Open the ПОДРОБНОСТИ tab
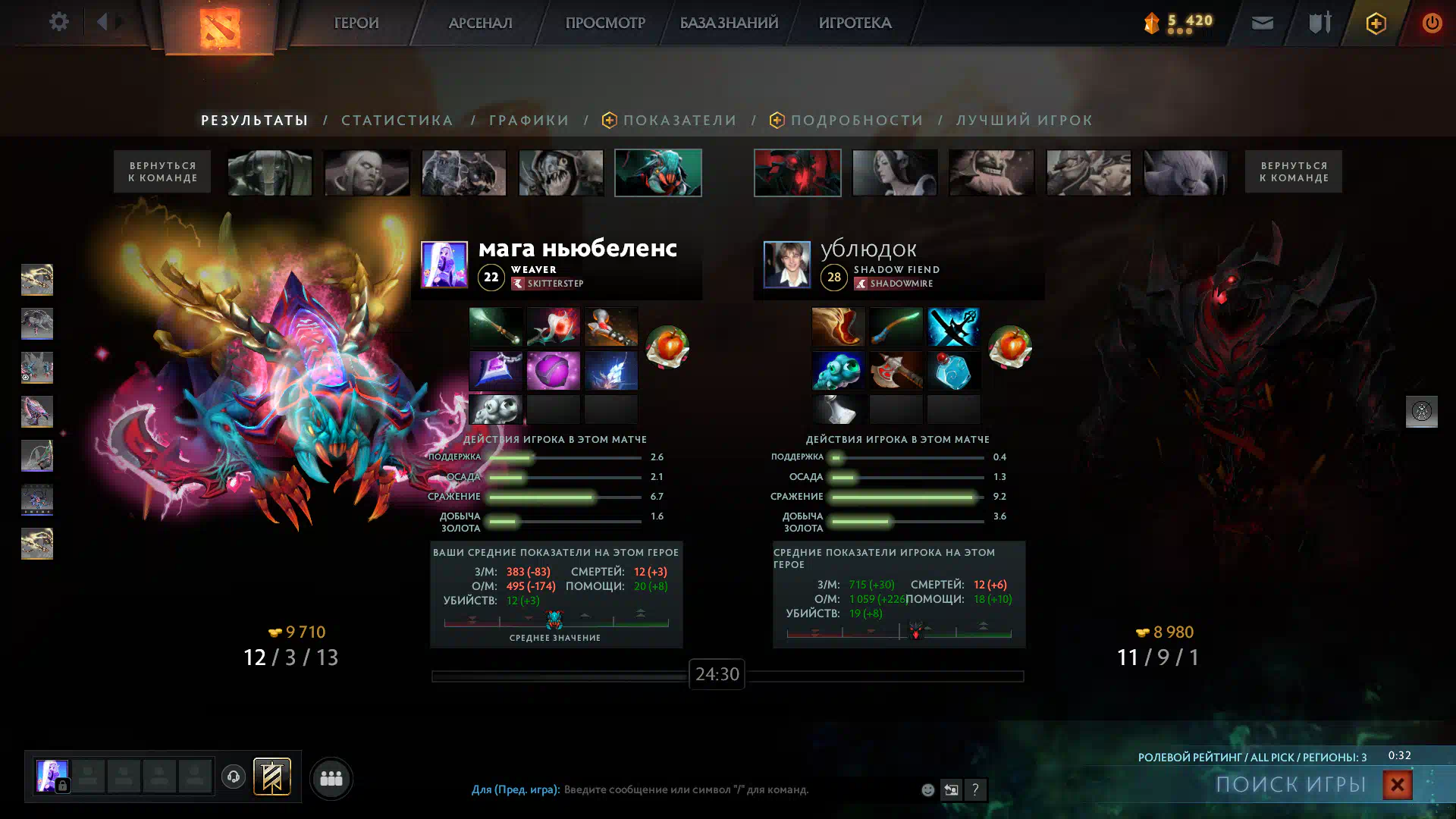Screen dimensions: 1456x819 (857, 120)
